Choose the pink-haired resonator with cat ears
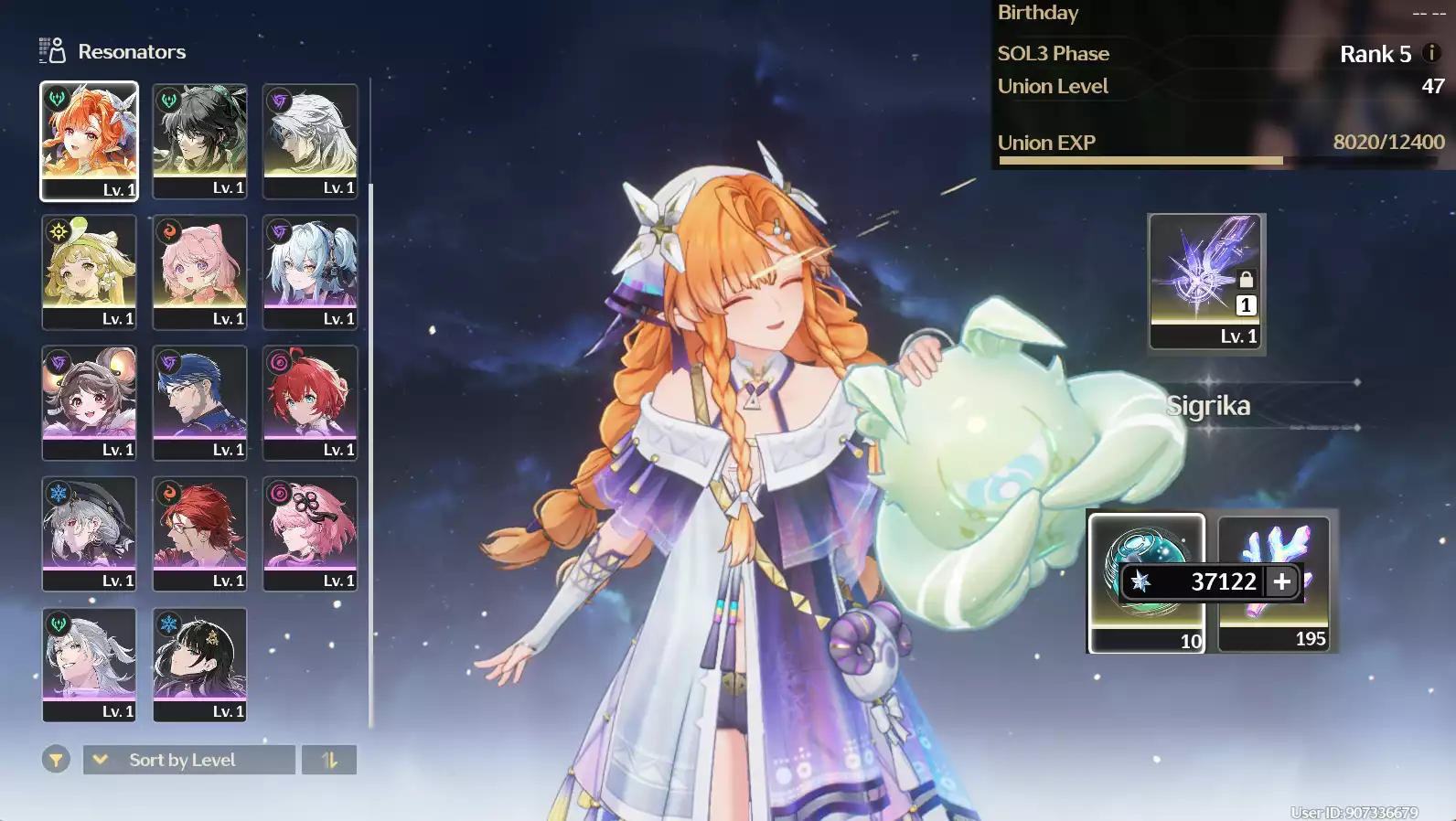The height and width of the screenshot is (821, 1456). (x=199, y=272)
